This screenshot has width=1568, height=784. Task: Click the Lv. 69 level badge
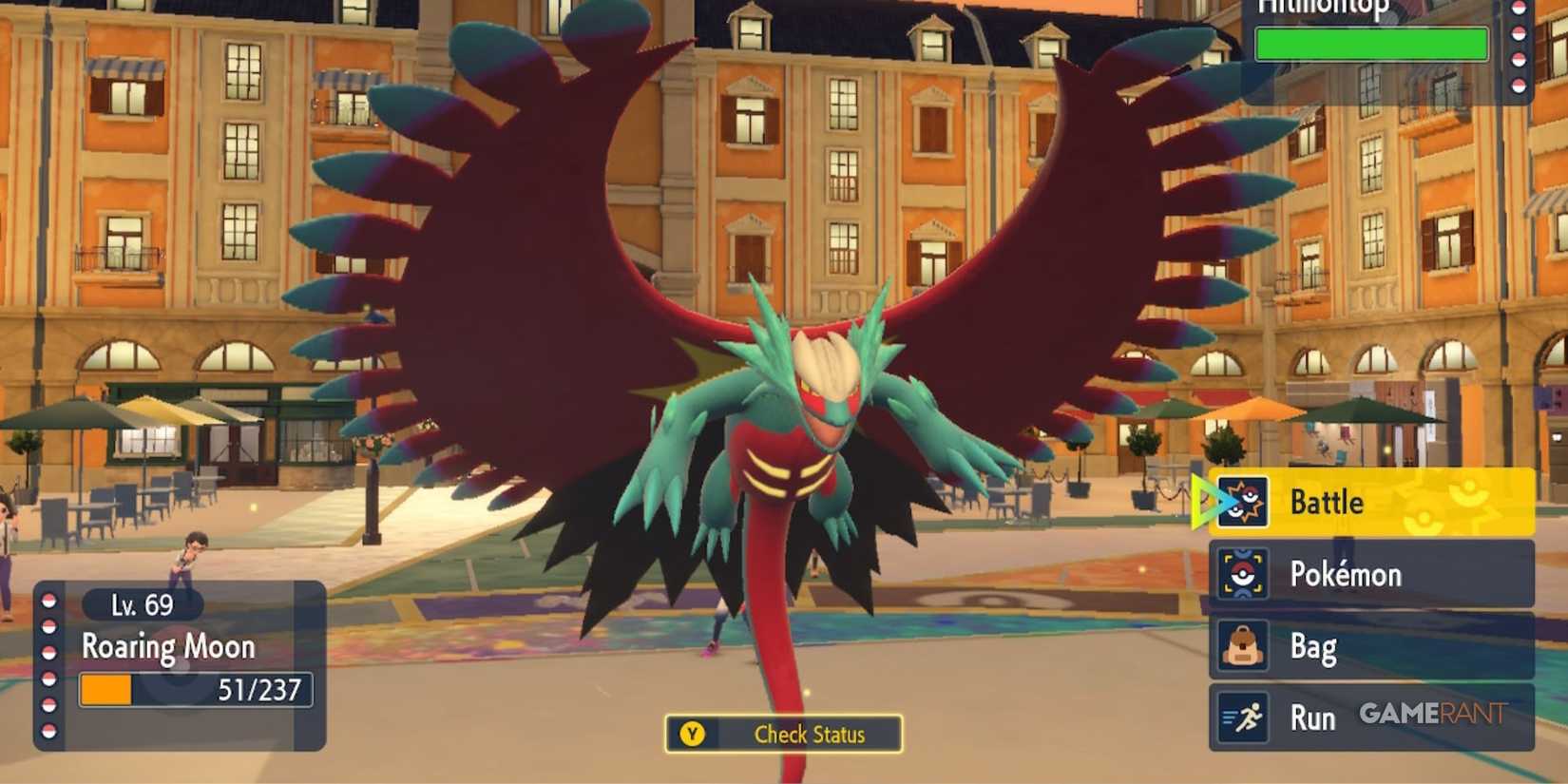tap(144, 604)
